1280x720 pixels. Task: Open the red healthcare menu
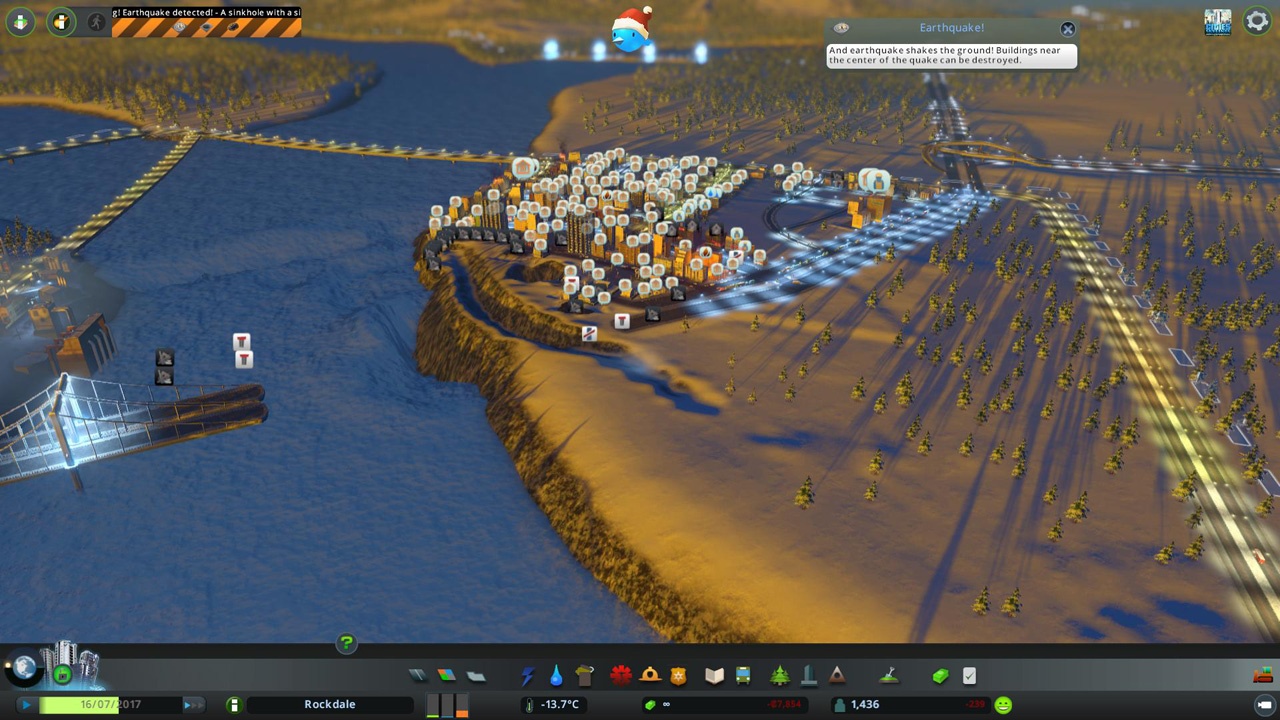pos(621,676)
